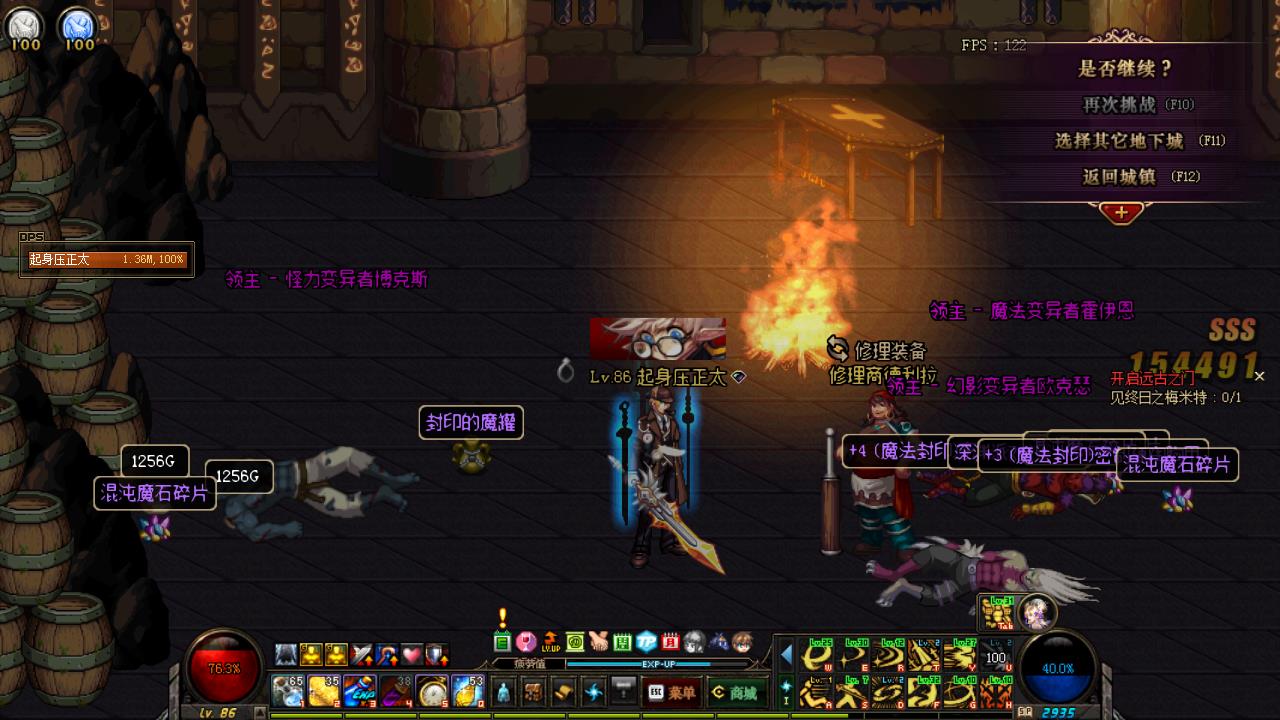The height and width of the screenshot is (720, 1280).
Task: Click the blue arrow beside the skill bar
Action: point(786,655)
